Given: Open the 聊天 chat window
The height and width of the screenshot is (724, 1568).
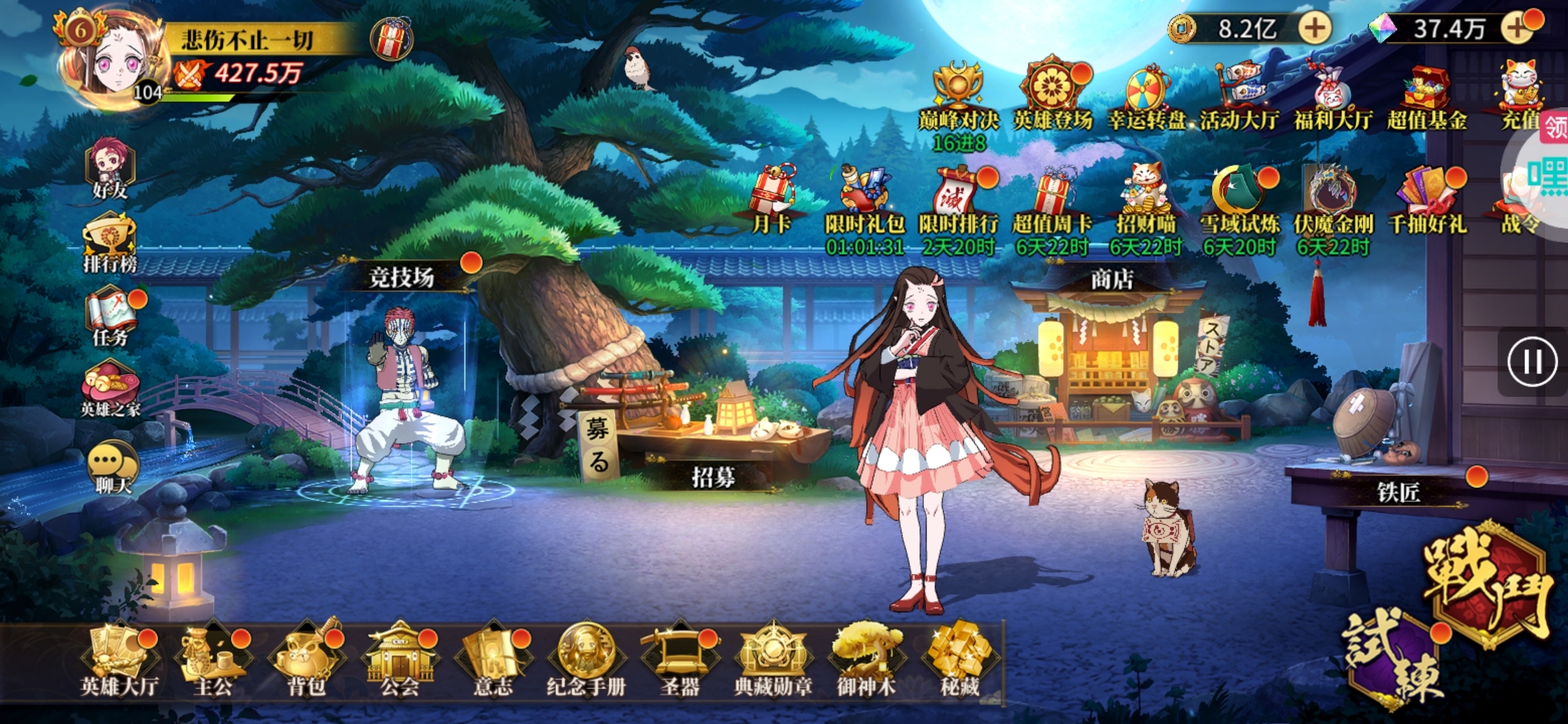Looking at the screenshot, I should pos(113,467).
